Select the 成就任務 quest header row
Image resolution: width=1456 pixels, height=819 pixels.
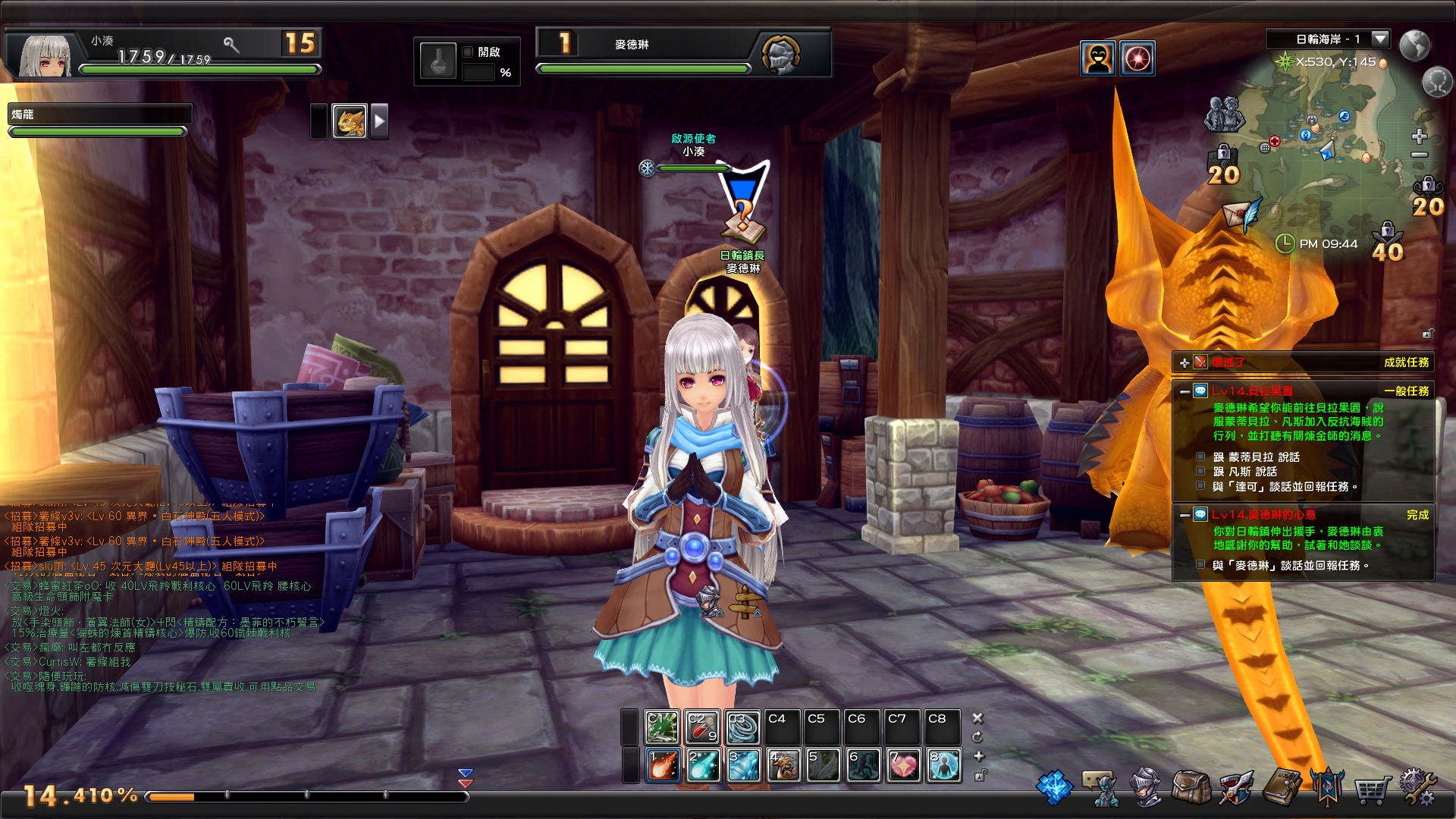1407,364
